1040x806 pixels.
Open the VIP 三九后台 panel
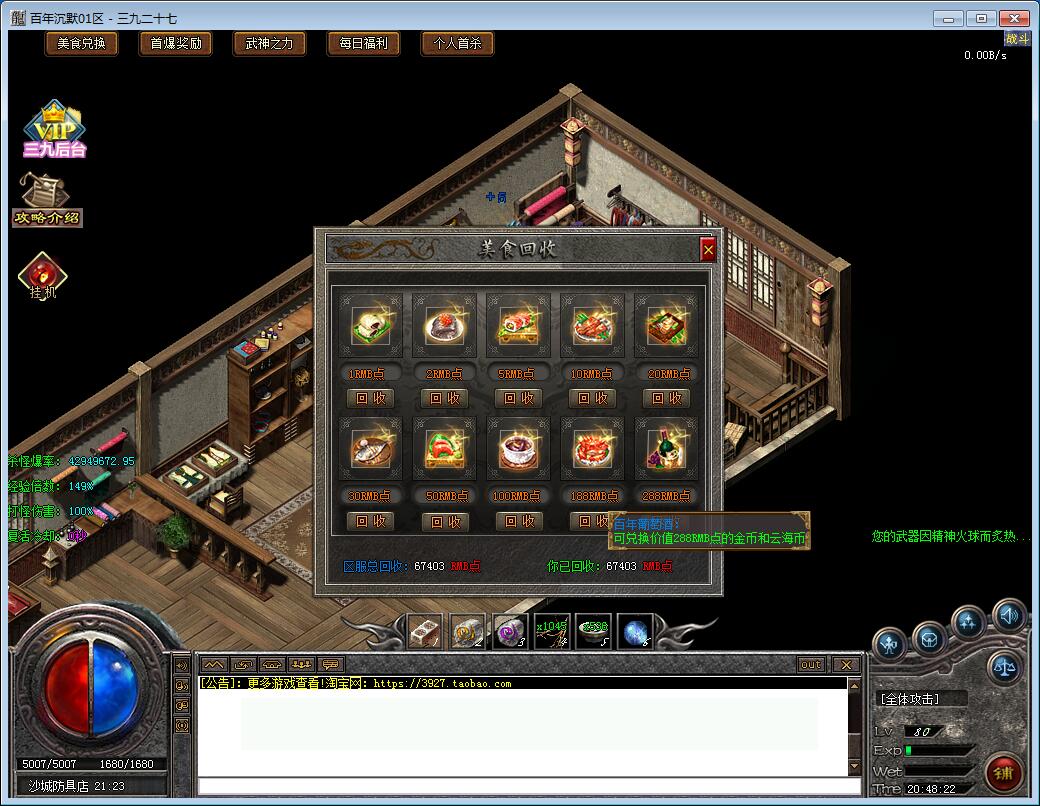[55, 130]
